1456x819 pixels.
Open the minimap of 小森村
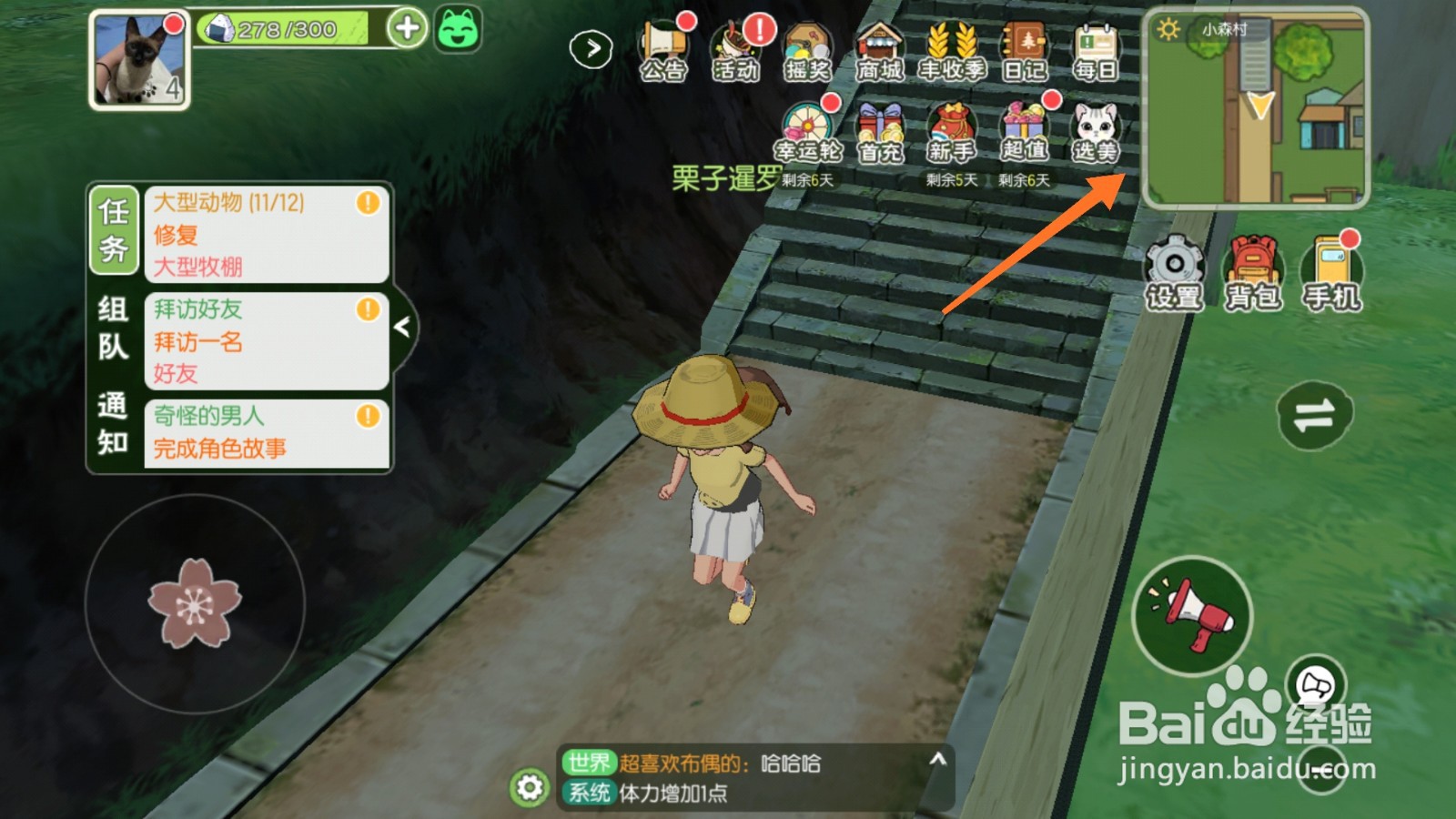point(1256,109)
